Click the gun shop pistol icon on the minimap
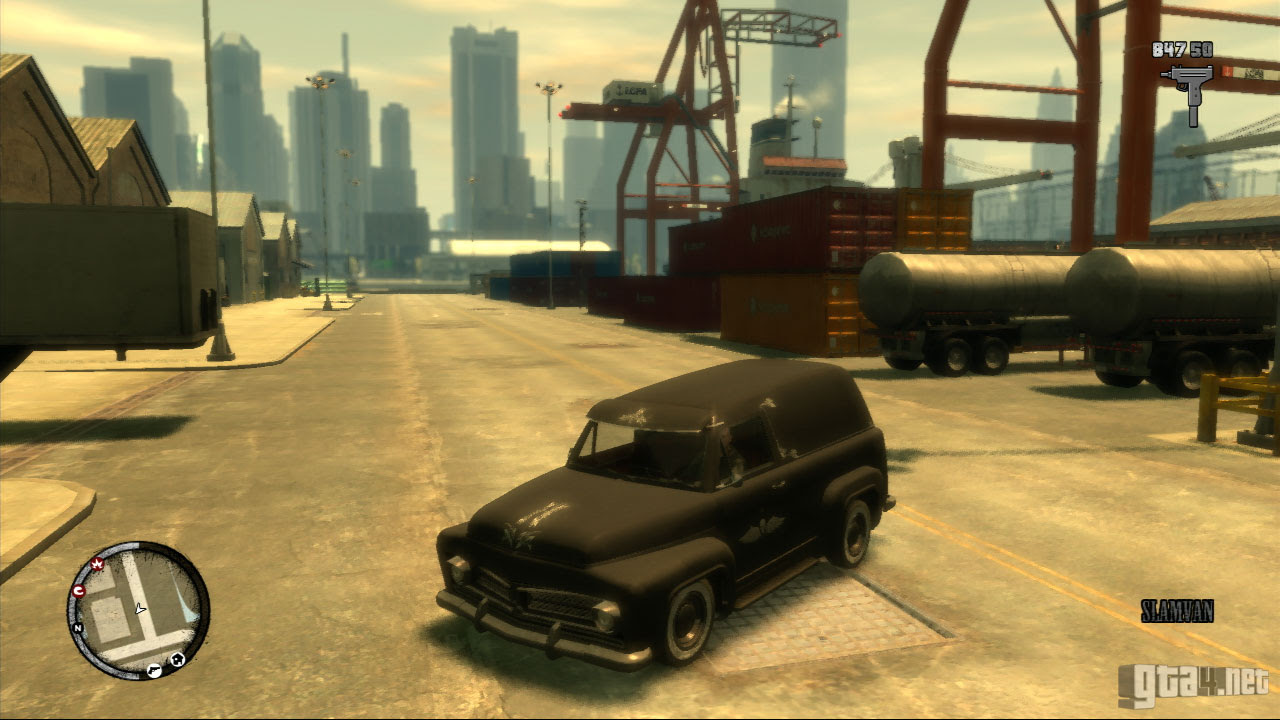 click(155, 669)
